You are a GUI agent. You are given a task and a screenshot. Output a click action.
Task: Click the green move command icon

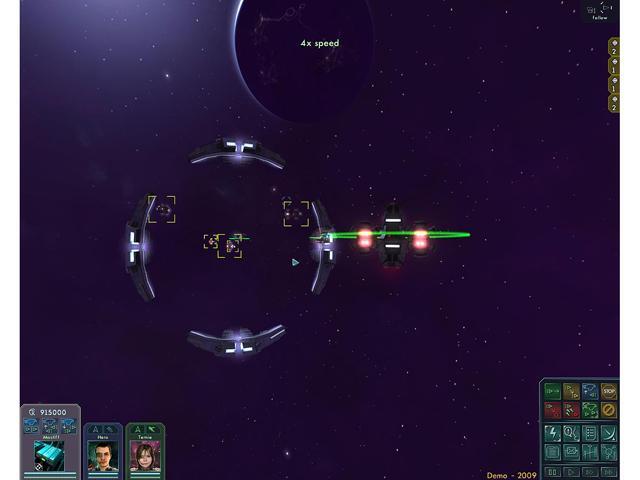click(553, 392)
